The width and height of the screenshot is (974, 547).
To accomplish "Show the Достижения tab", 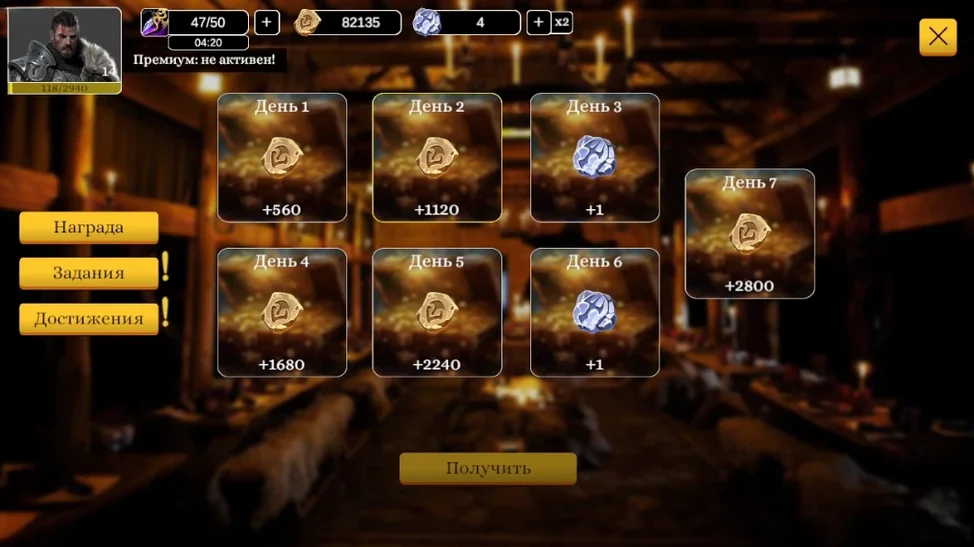I will [x=89, y=319].
